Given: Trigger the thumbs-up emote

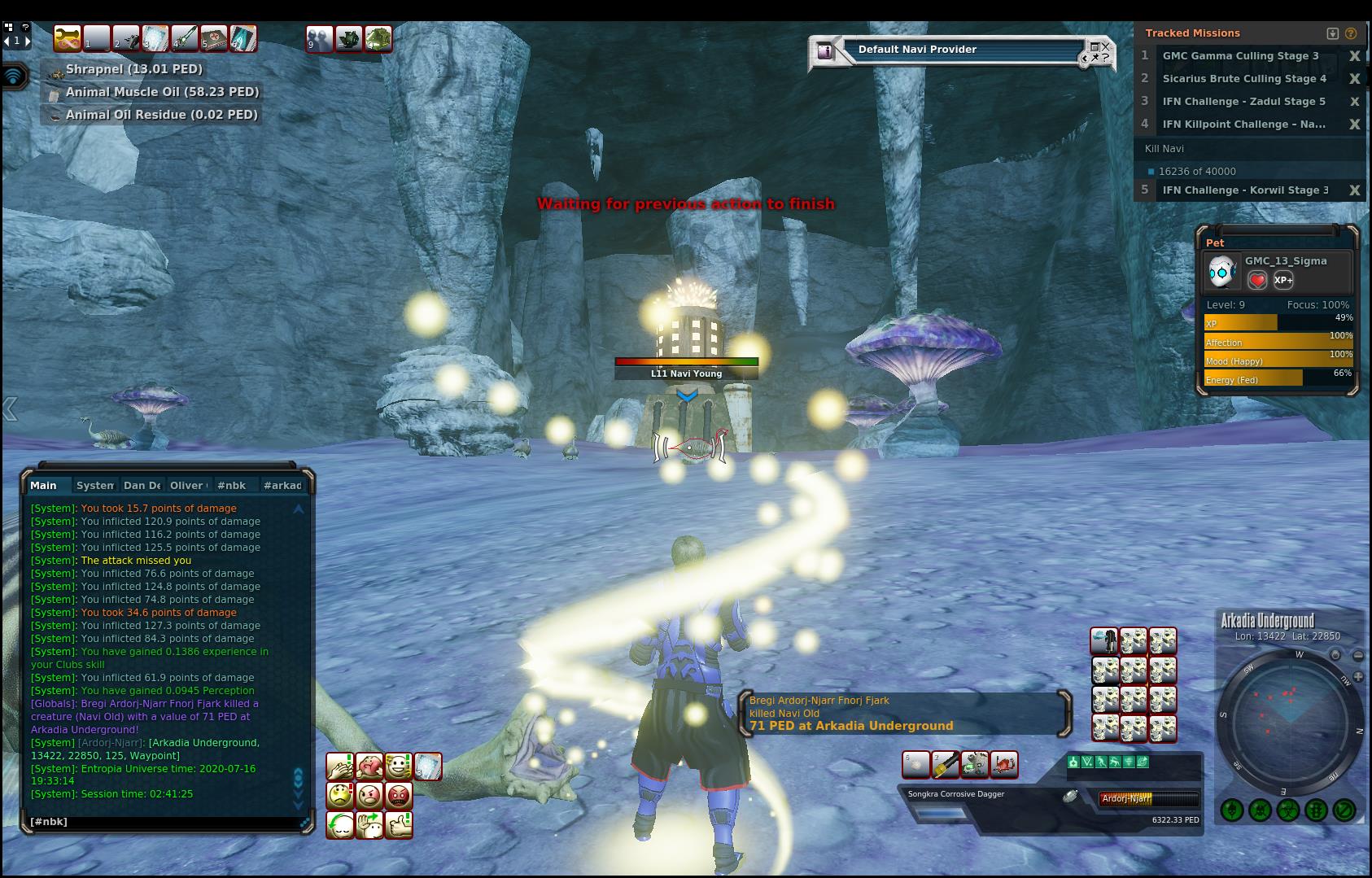Looking at the screenshot, I should [x=399, y=824].
